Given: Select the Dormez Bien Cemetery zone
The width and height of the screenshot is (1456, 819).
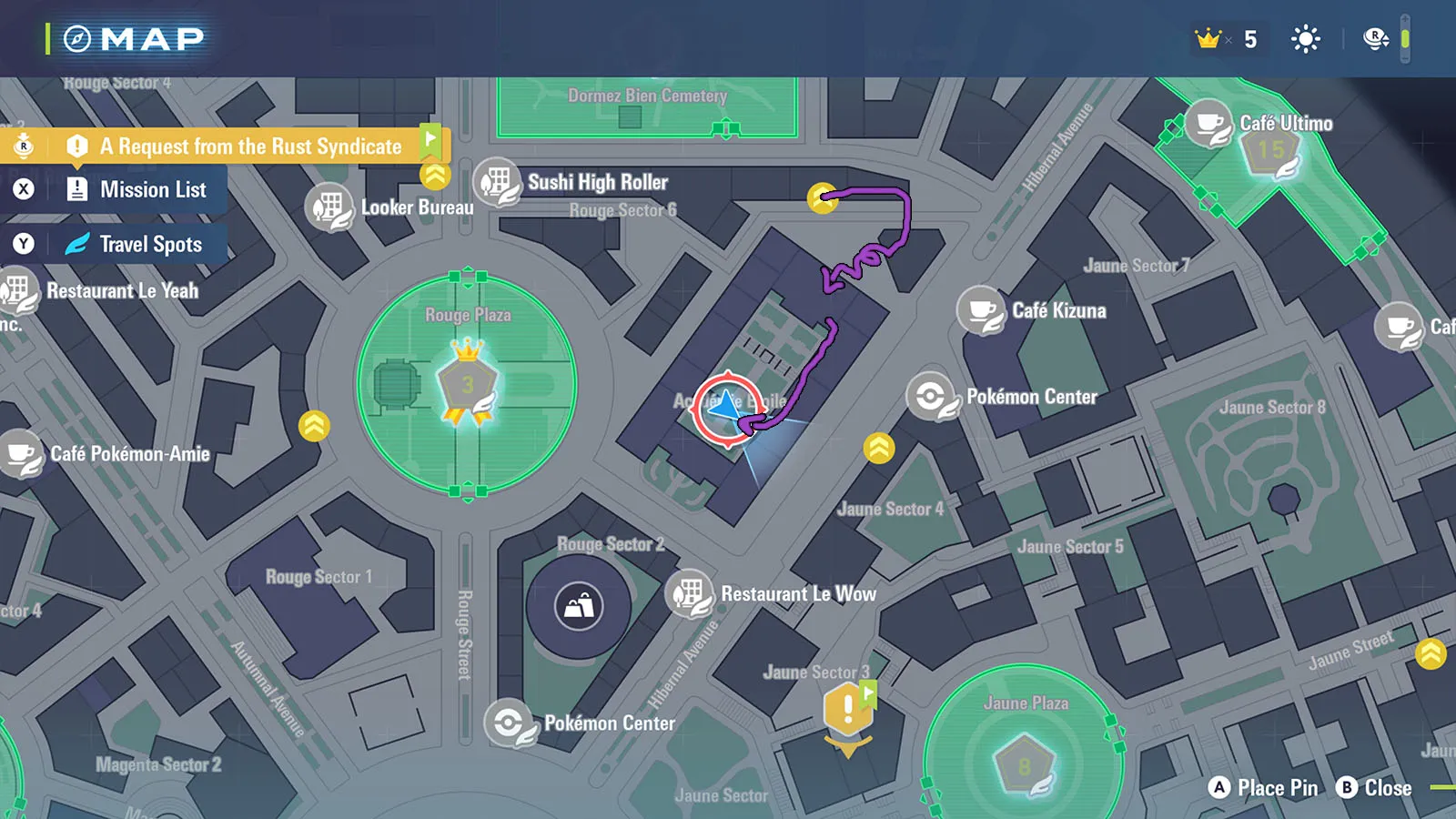Looking at the screenshot, I should click(647, 106).
